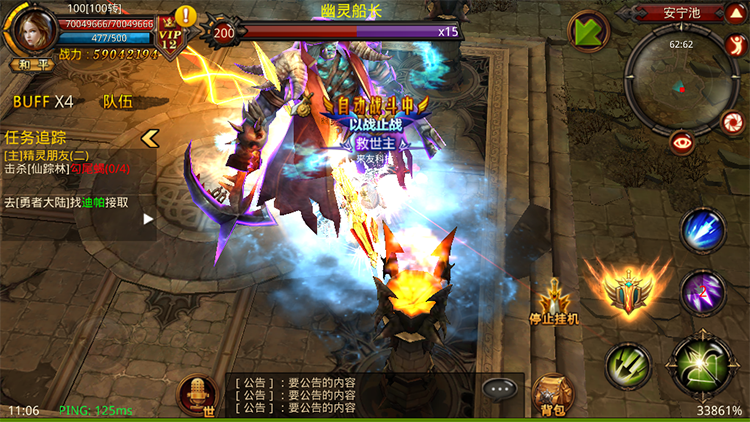The image size is (750, 422).
Task: Open the chat speech-bubble button
Action: pos(497,389)
